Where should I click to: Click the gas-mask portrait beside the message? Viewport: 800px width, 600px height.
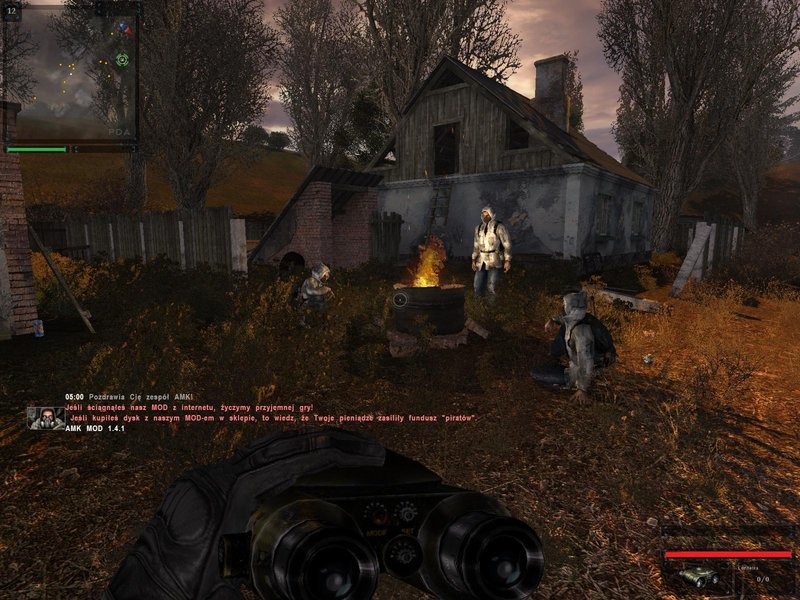[x=45, y=417]
